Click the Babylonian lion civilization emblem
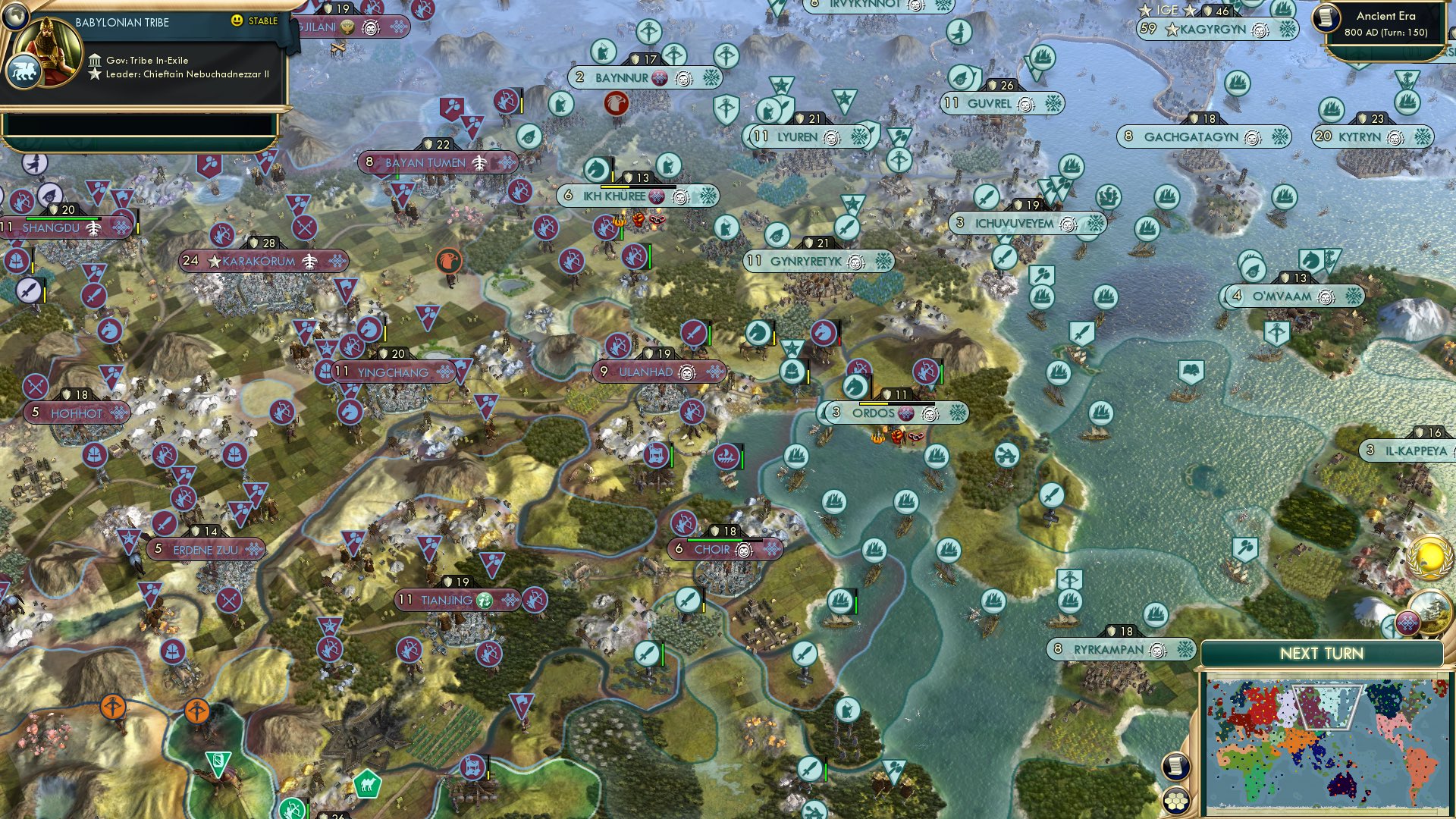This screenshot has height=819, width=1456. tap(25, 67)
